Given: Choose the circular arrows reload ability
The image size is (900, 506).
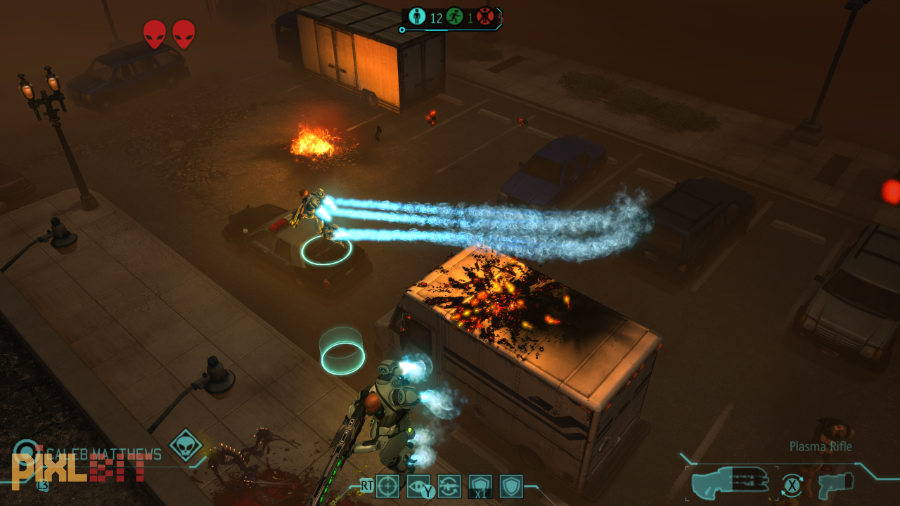Looking at the screenshot, I should [450, 487].
